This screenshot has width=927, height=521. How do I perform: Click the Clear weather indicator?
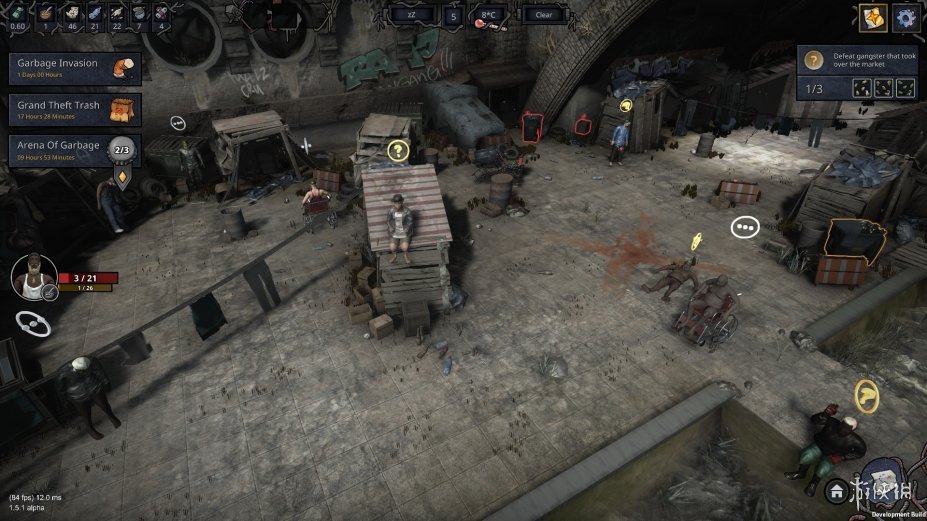pos(544,15)
